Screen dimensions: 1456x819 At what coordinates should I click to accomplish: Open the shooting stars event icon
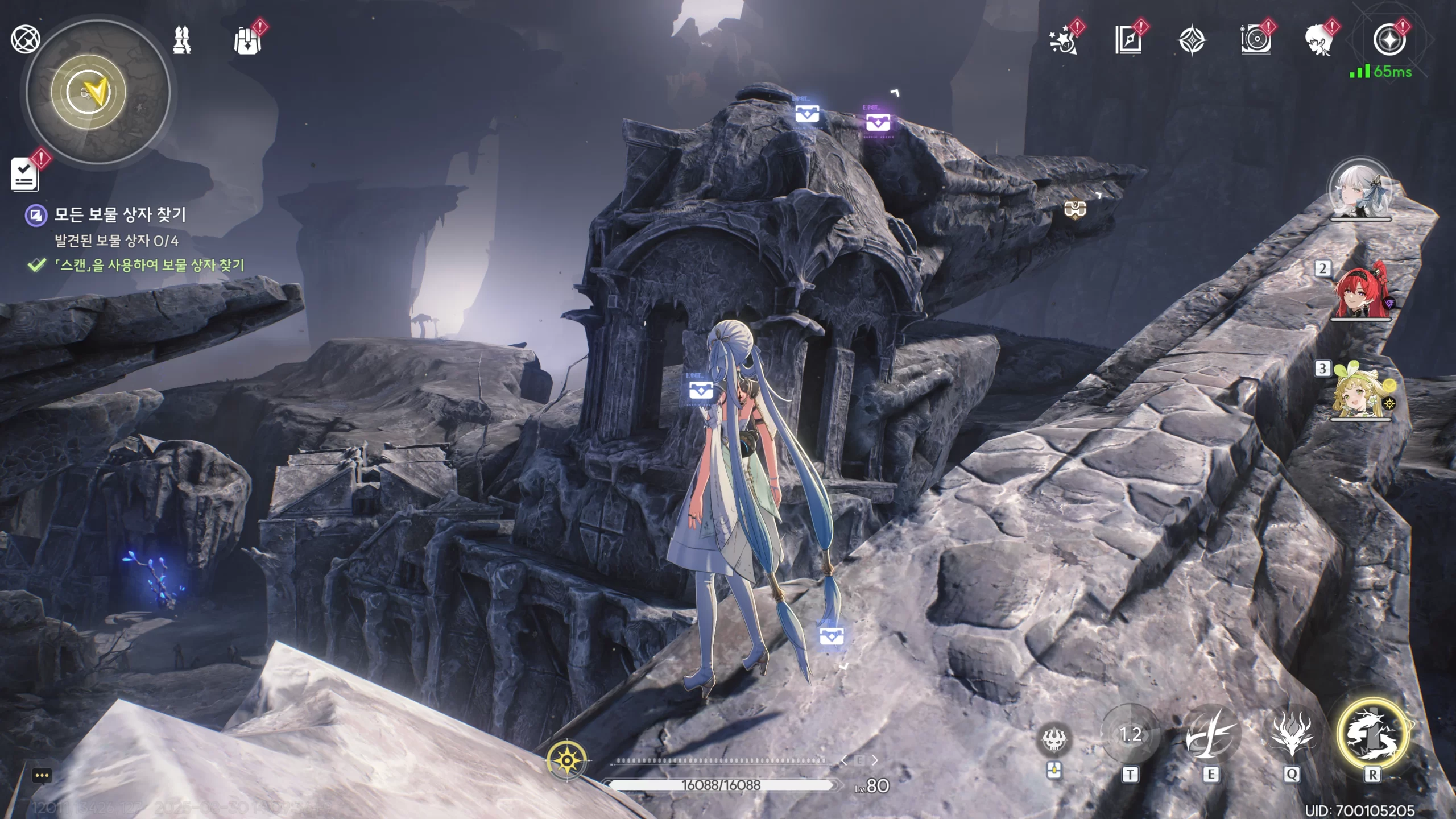[x=1063, y=41]
